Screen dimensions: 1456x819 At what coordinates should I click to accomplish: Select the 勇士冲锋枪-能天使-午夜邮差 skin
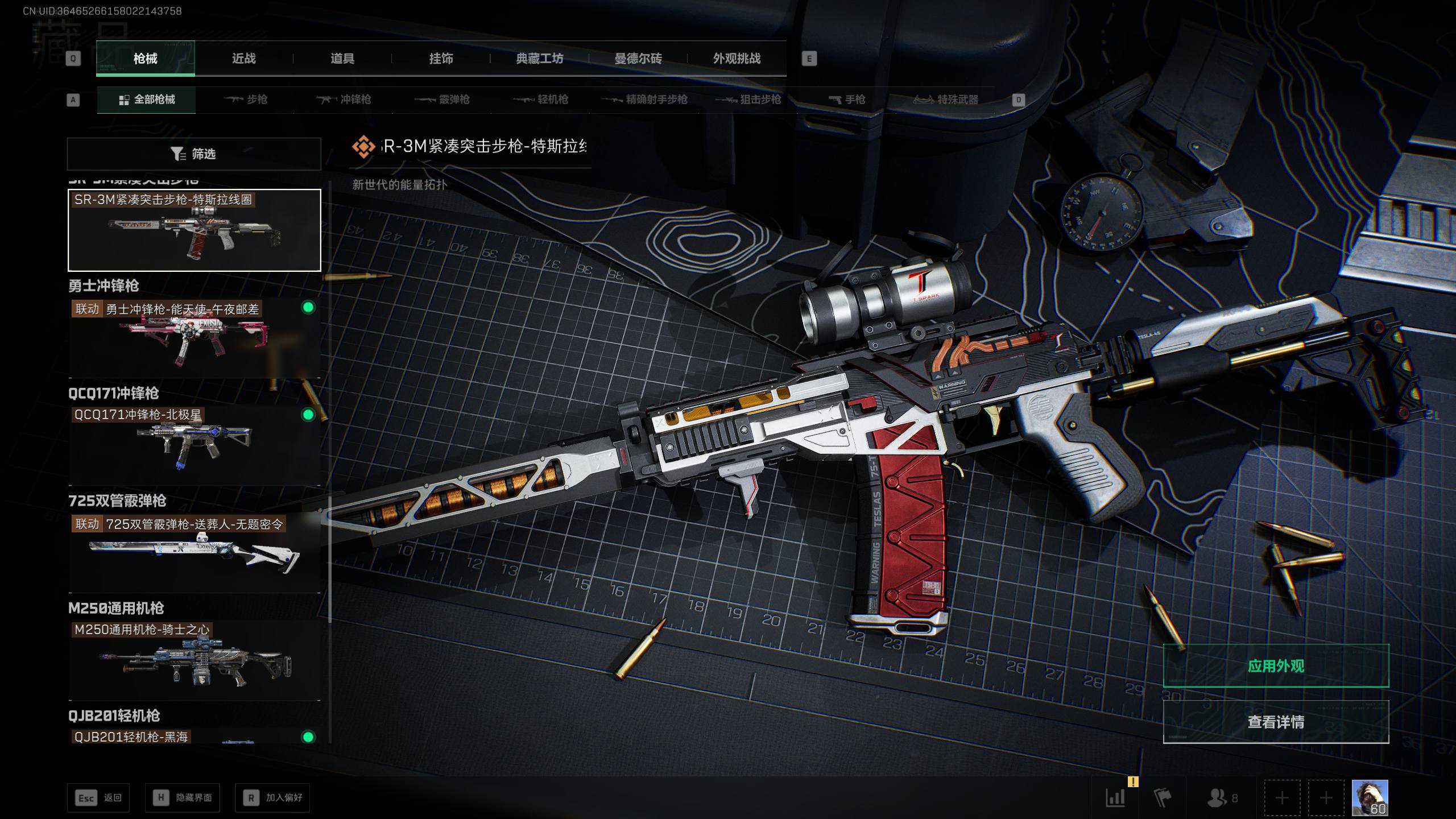tap(194, 338)
